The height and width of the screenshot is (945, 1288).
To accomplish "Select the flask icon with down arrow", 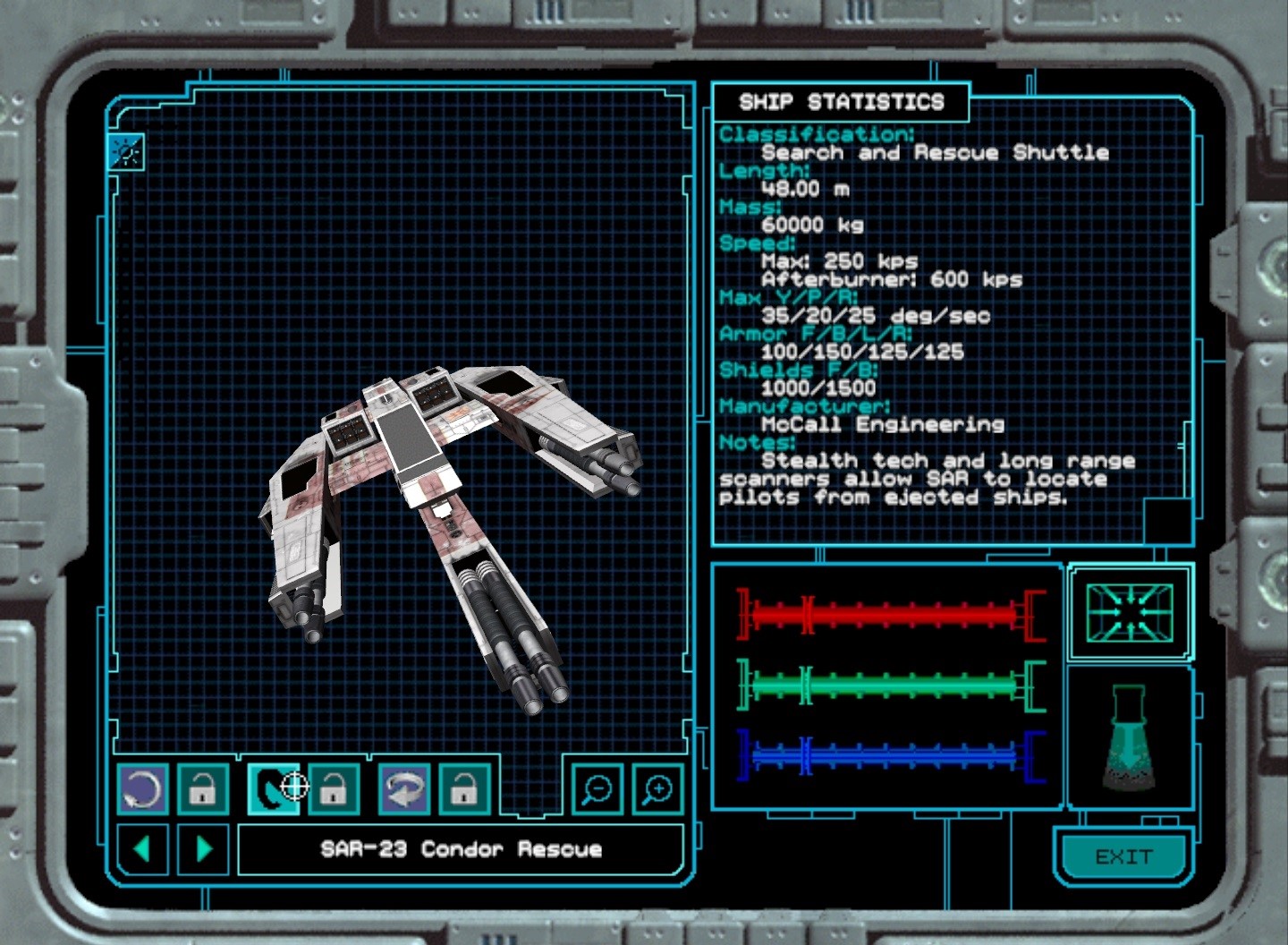I will click(x=1130, y=739).
